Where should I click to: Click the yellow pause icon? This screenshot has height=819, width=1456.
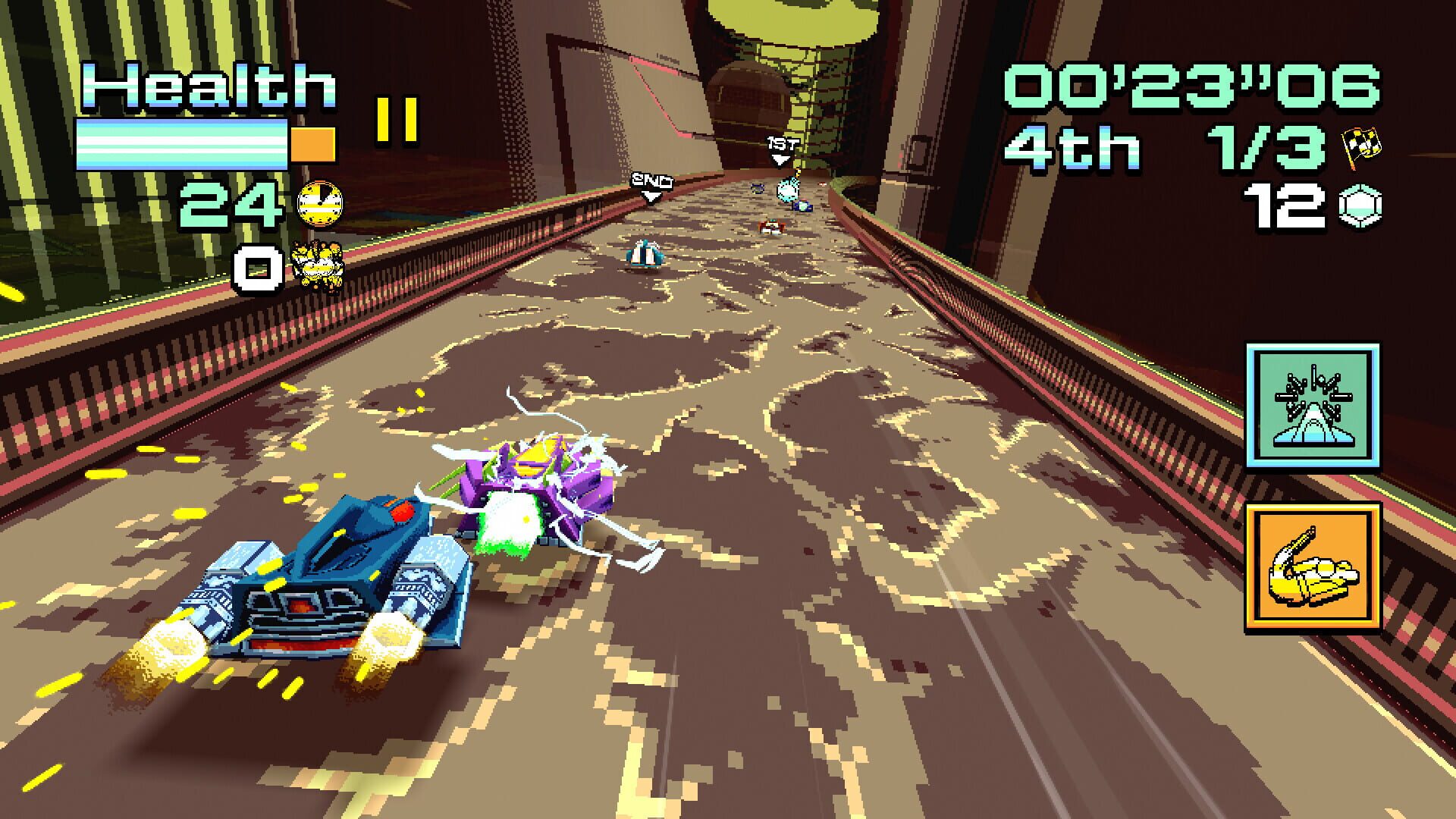(397, 120)
